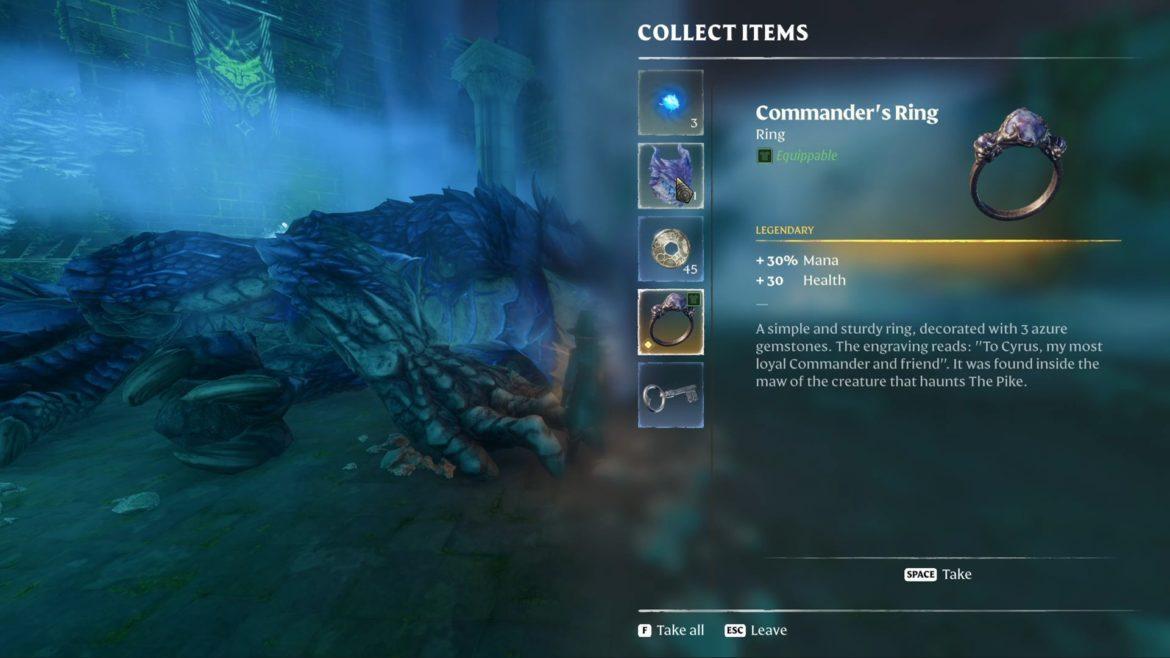Click the Take all button
This screenshot has height=658, width=1170.
click(x=671, y=630)
